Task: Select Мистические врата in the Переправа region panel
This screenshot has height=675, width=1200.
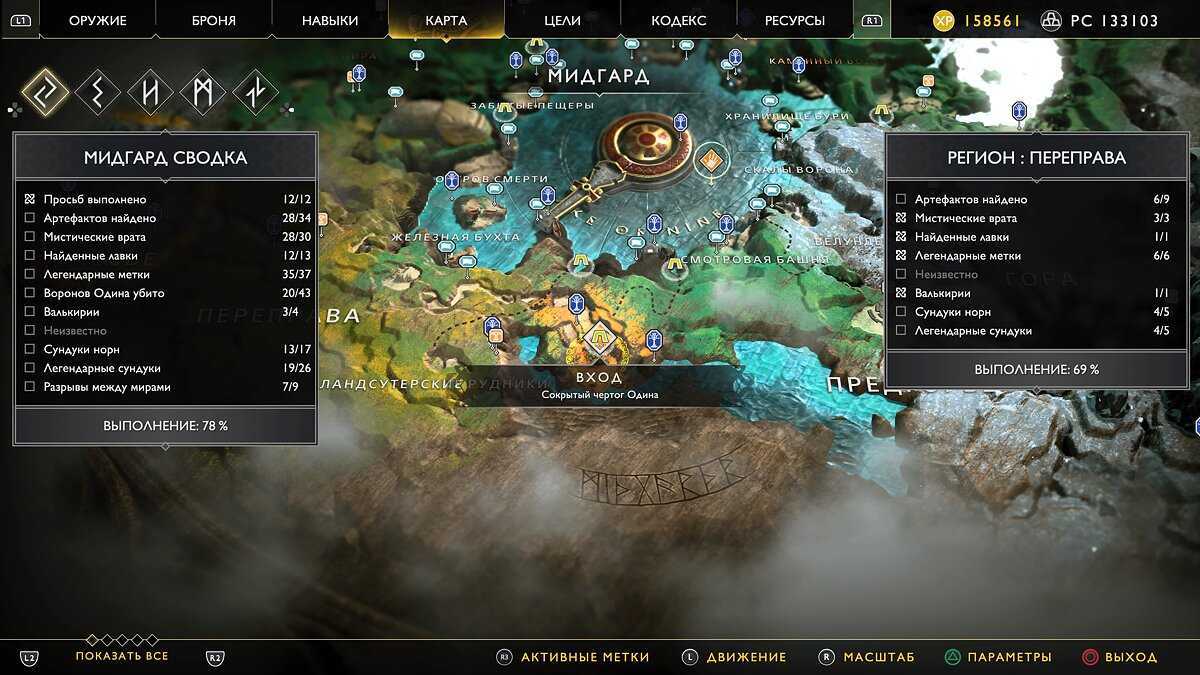Action: click(x=1035, y=218)
